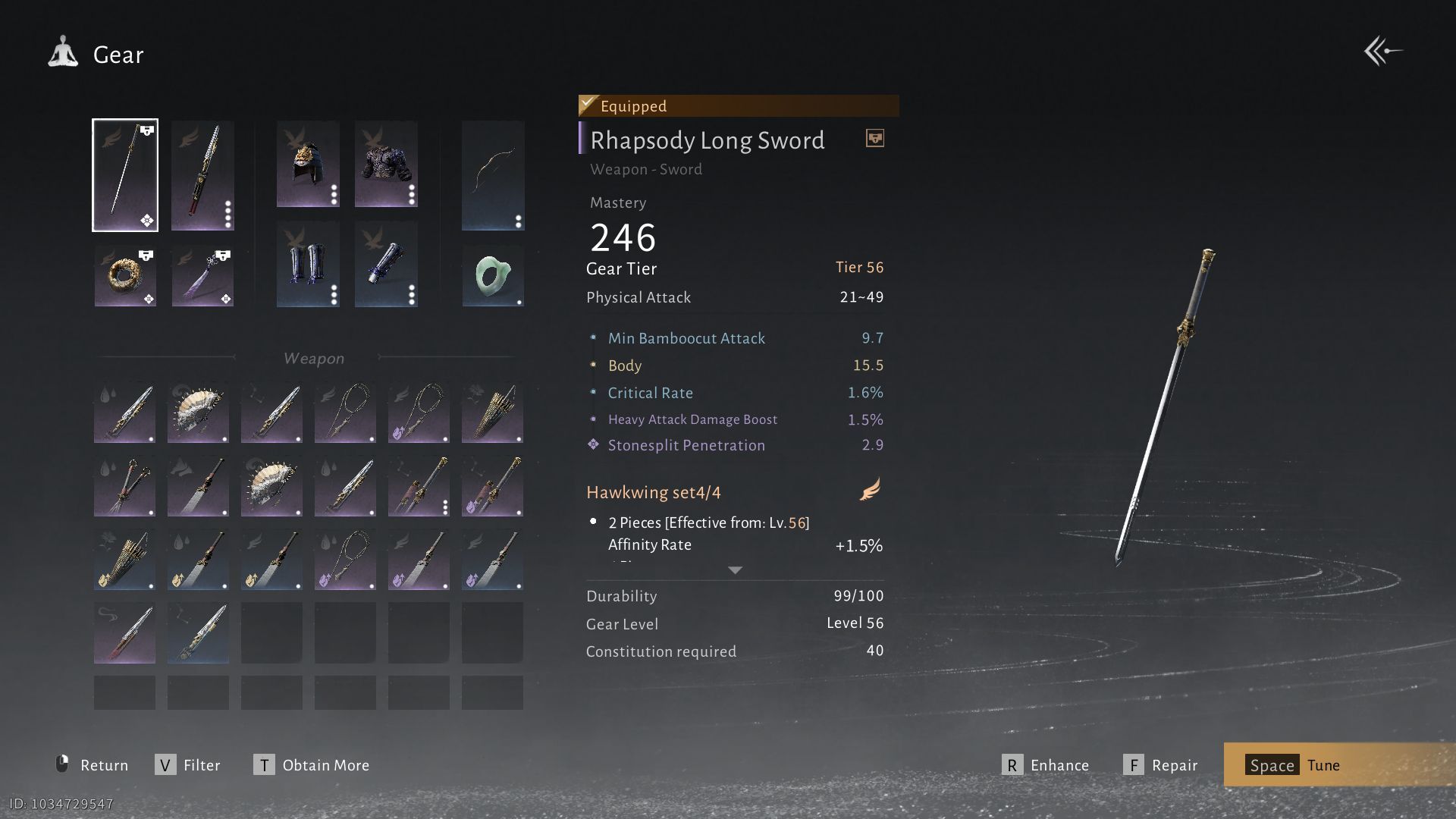Go back using the top-right arrow
Viewport: 1456px width, 819px height.
(1382, 52)
